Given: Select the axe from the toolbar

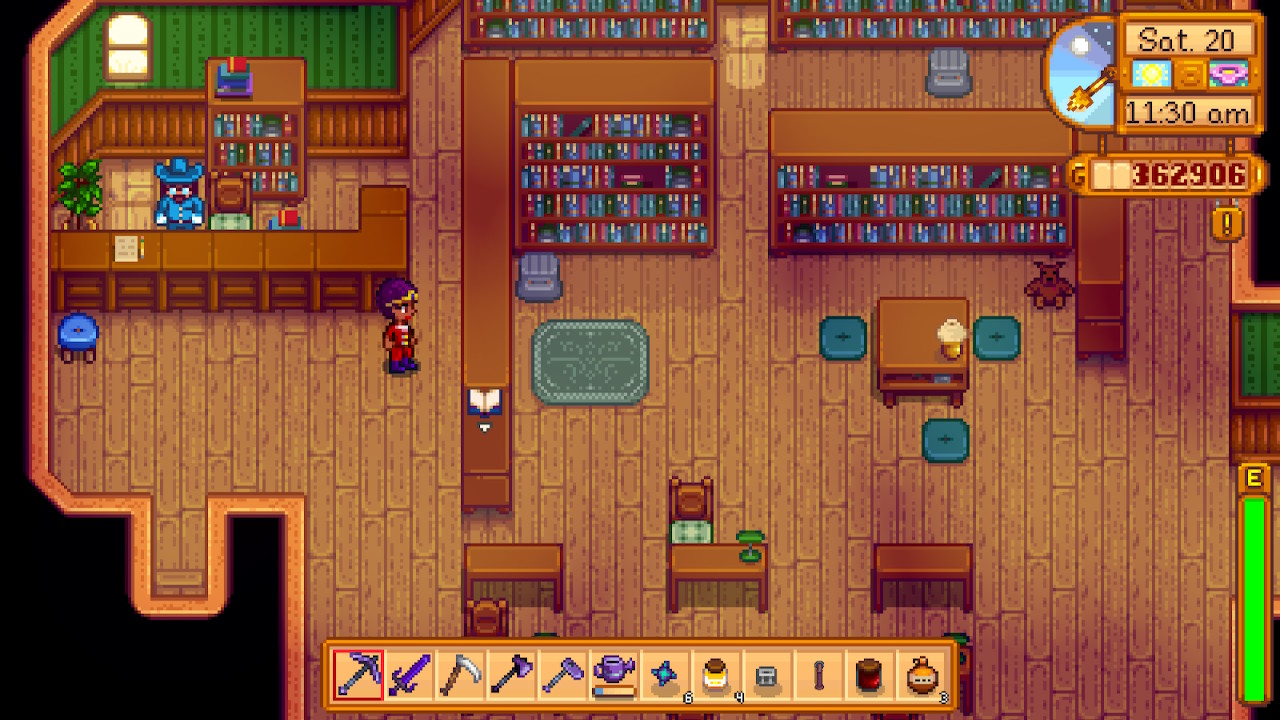Looking at the screenshot, I should [x=511, y=676].
